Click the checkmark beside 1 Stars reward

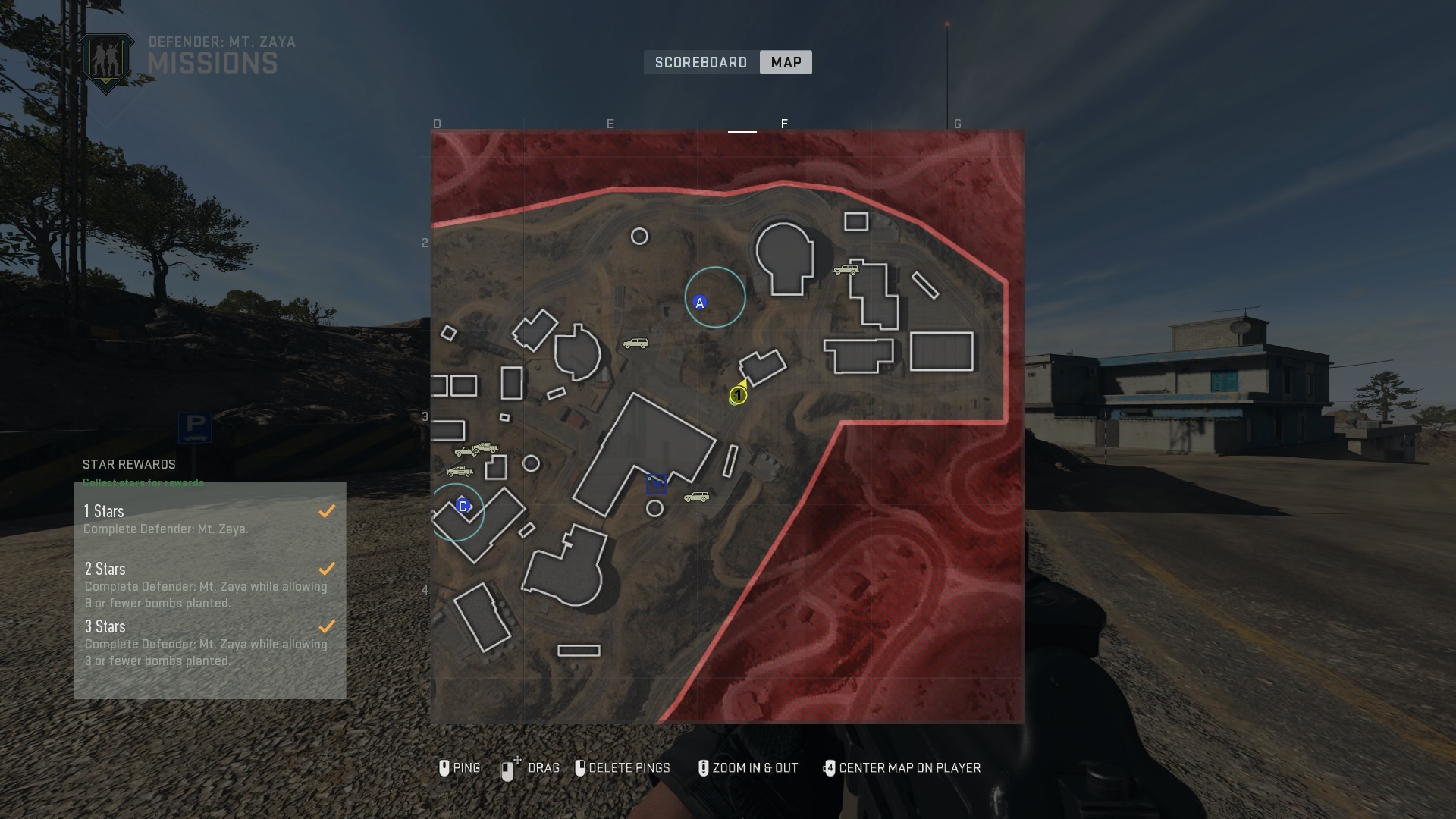(x=328, y=511)
